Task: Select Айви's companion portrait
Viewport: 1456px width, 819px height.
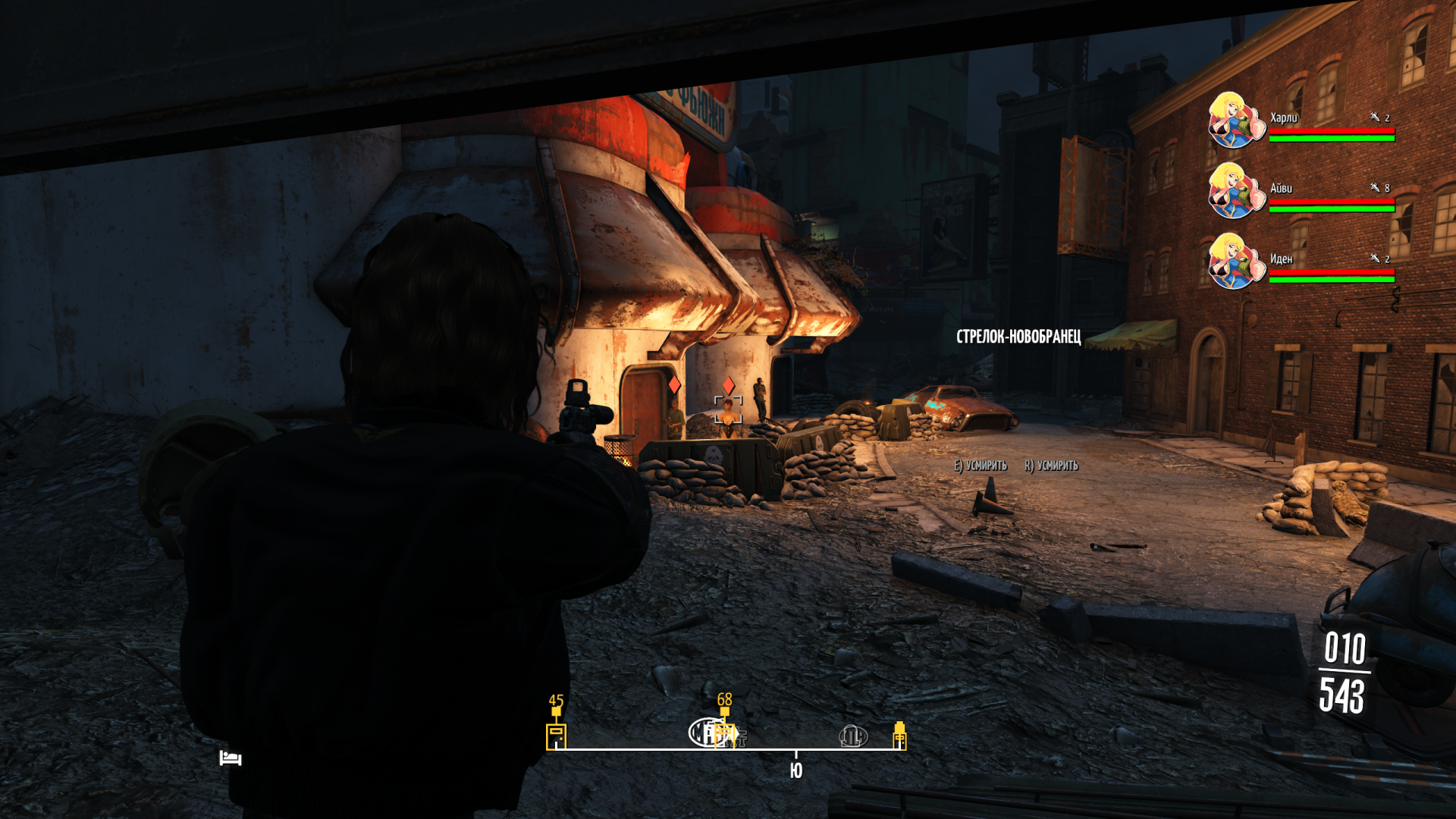Action: click(x=1236, y=190)
